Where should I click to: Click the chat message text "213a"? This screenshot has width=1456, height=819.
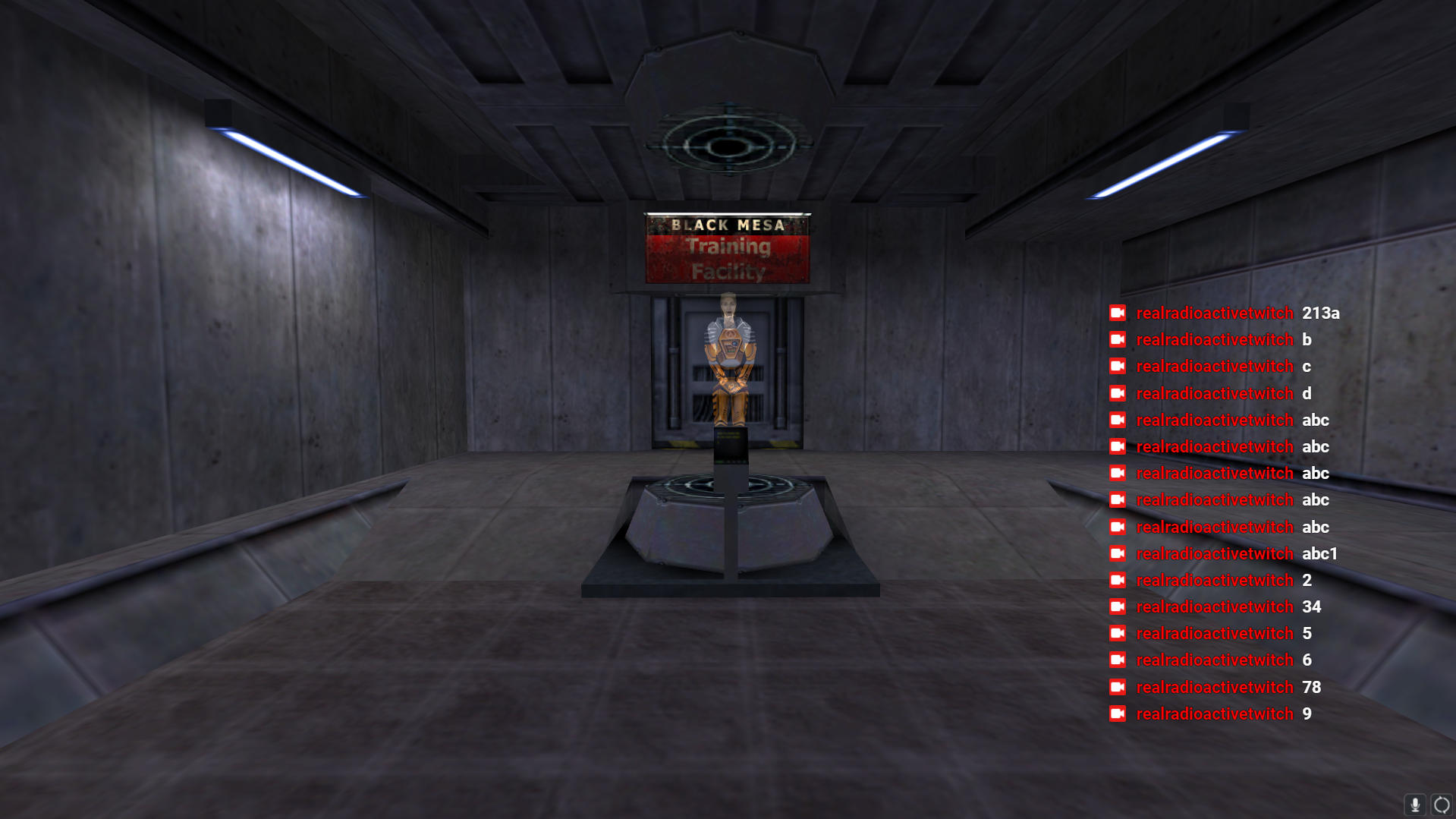(1320, 313)
